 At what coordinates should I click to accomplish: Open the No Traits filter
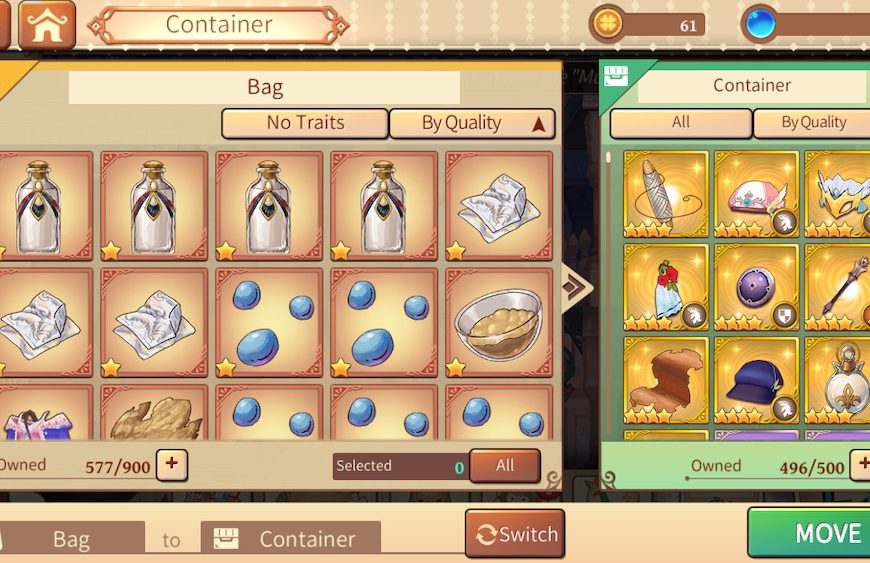click(305, 123)
